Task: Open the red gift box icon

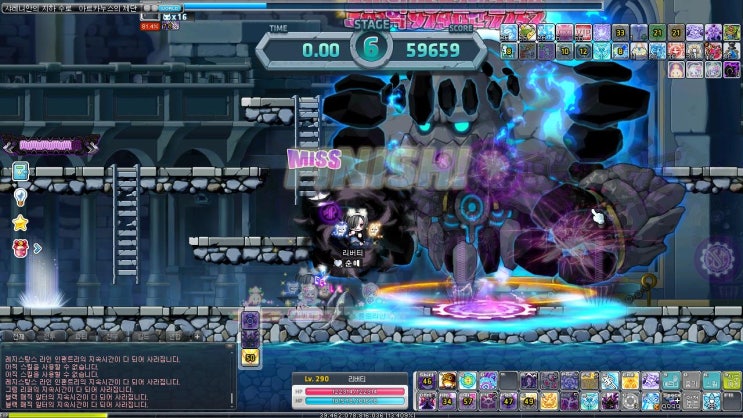Action: pyautogui.click(x=20, y=246)
